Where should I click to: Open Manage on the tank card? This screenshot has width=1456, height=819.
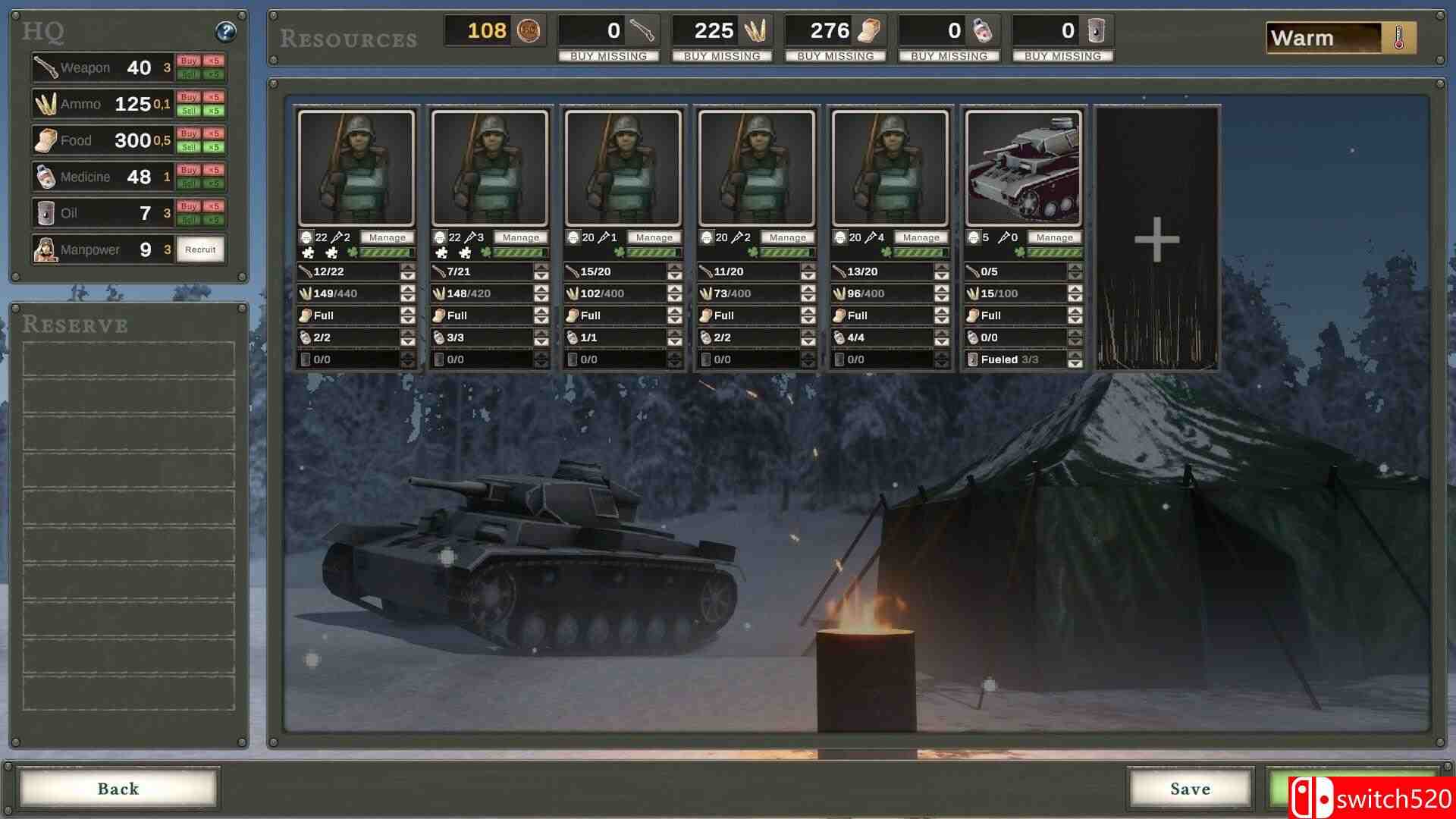click(x=1054, y=237)
